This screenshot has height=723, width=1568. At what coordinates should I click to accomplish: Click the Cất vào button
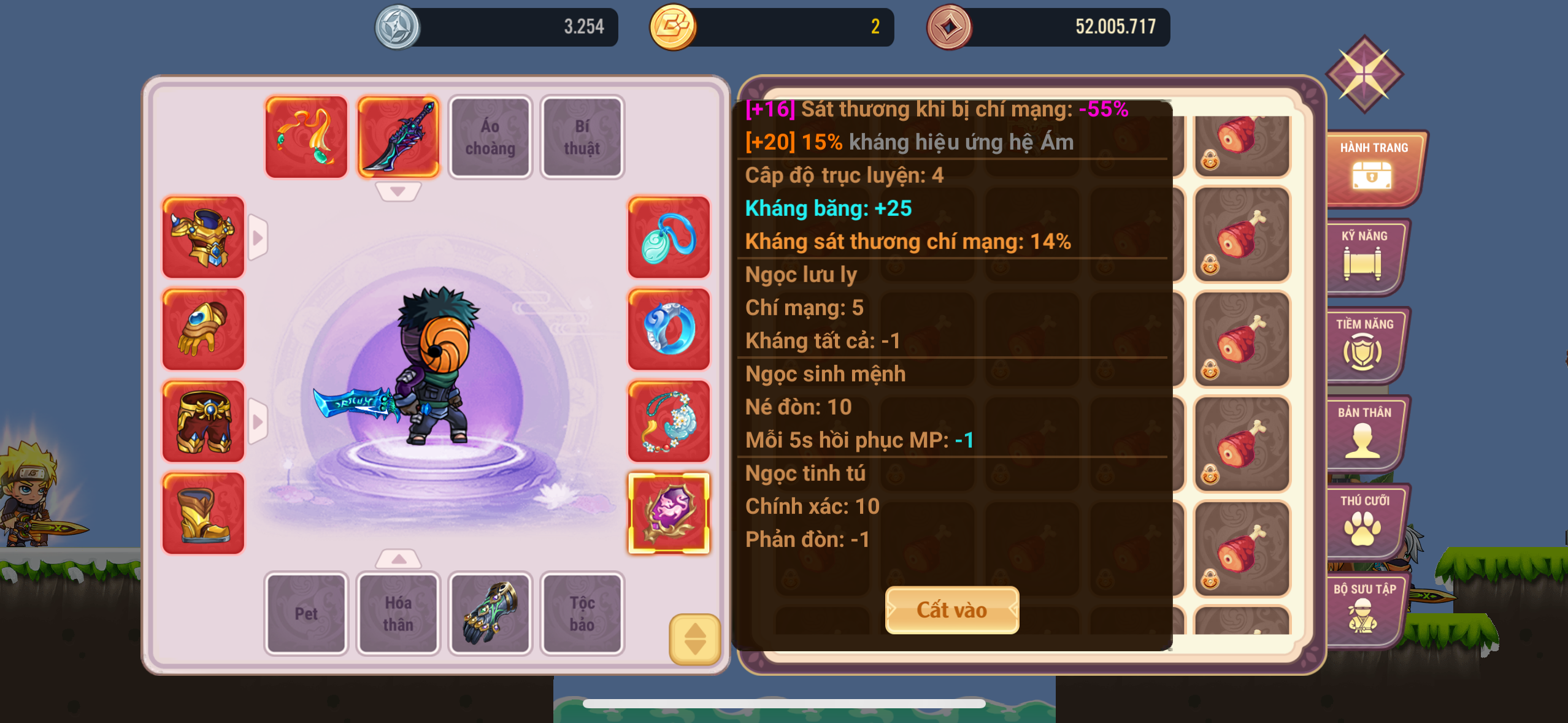pyautogui.click(x=951, y=610)
